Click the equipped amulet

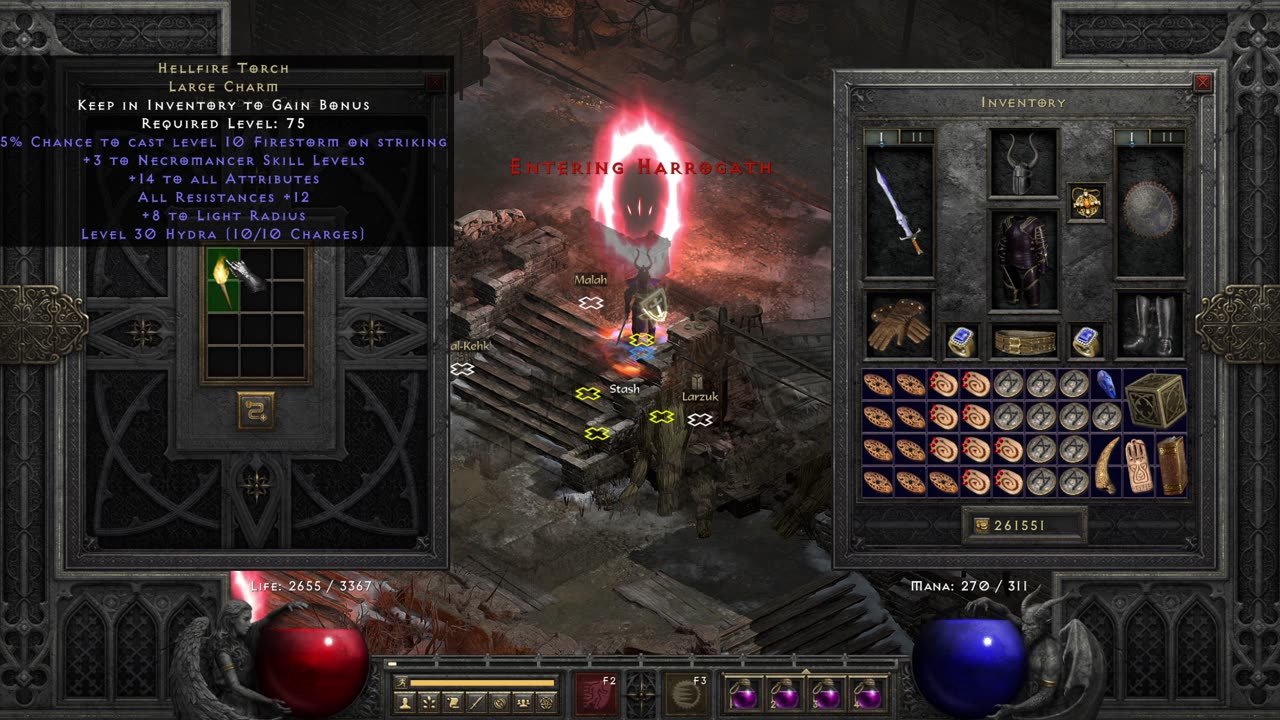click(1087, 201)
